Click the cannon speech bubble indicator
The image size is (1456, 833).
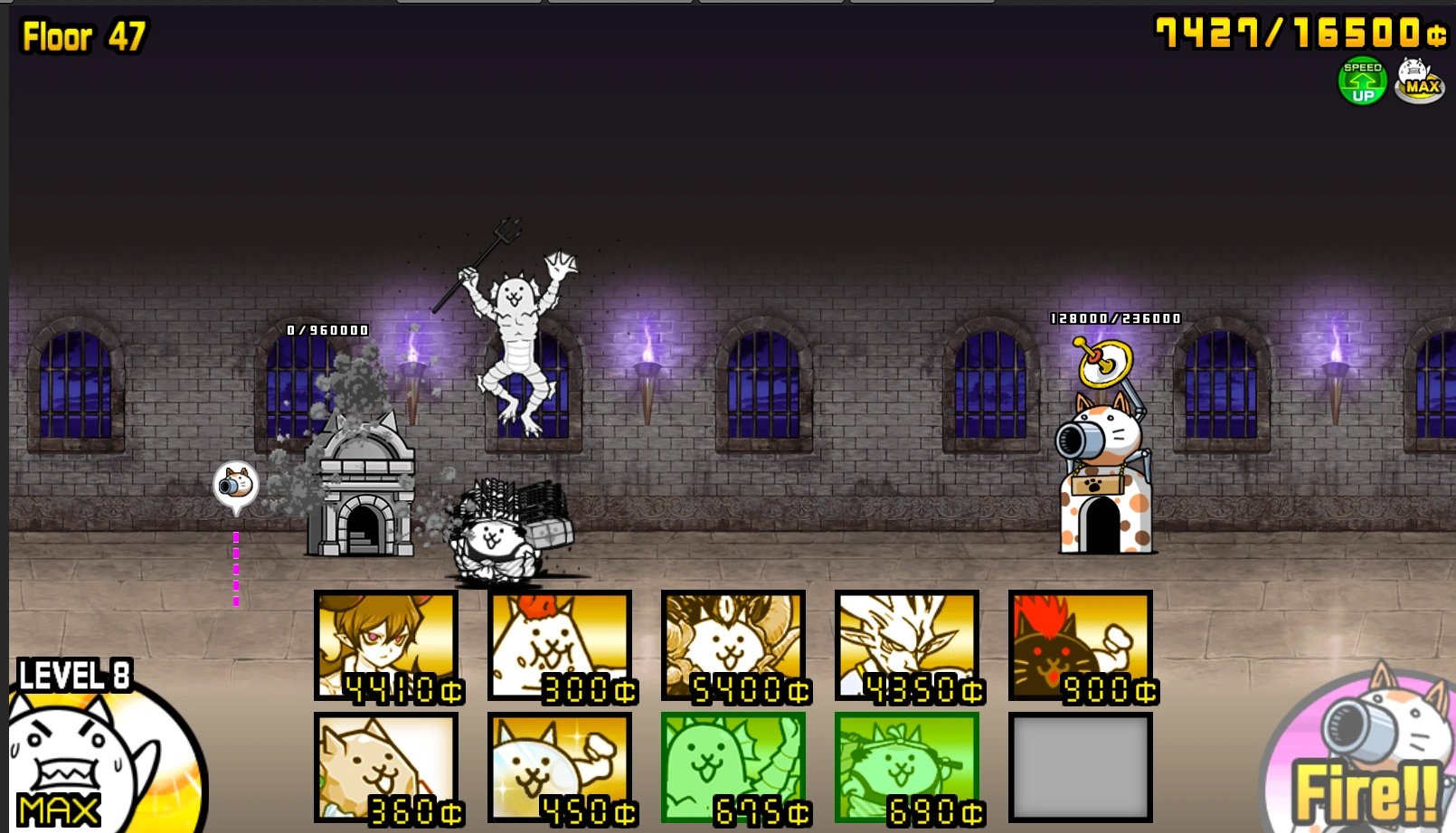[237, 486]
